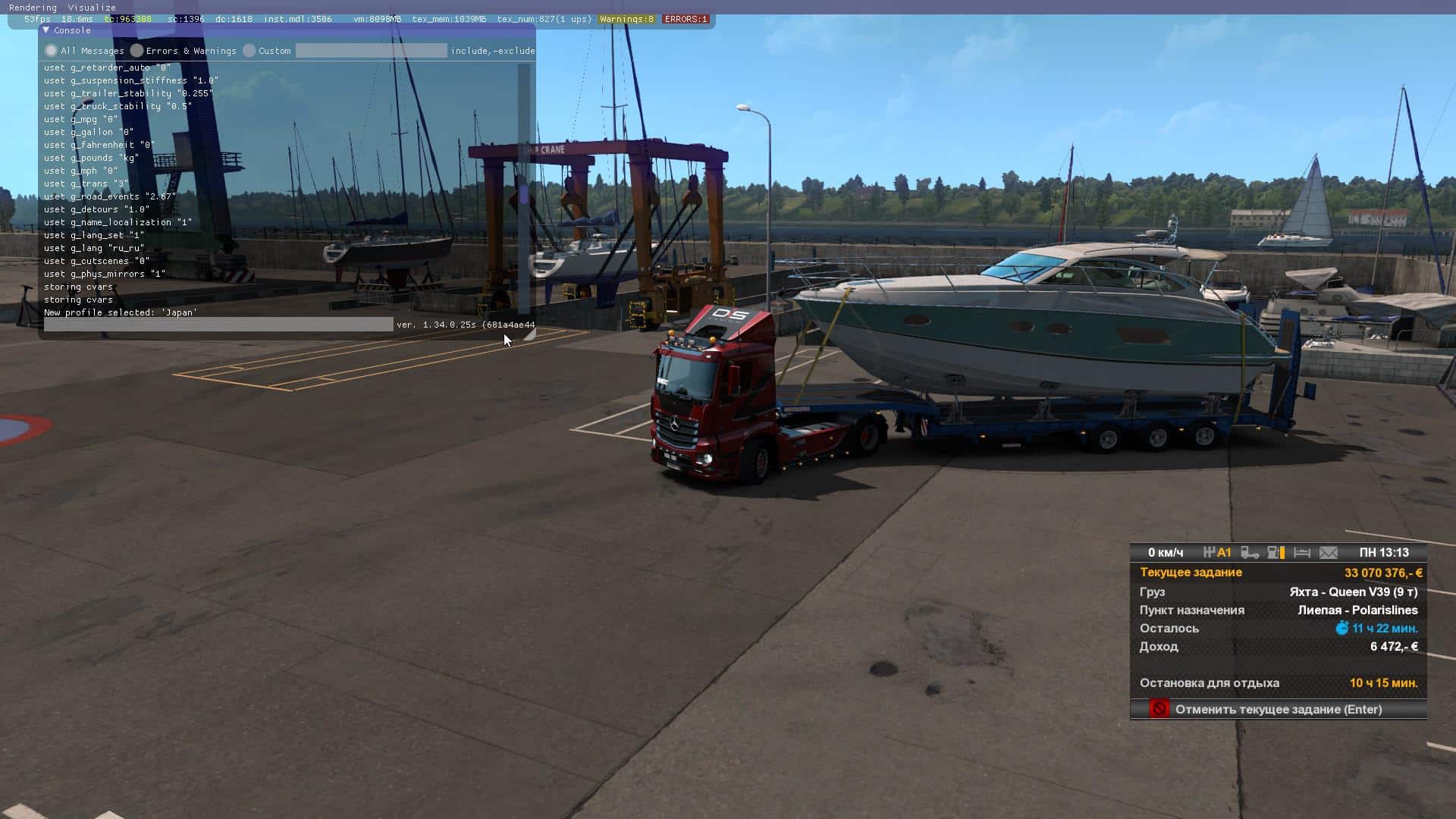Collapse the Console window header

click(46, 30)
